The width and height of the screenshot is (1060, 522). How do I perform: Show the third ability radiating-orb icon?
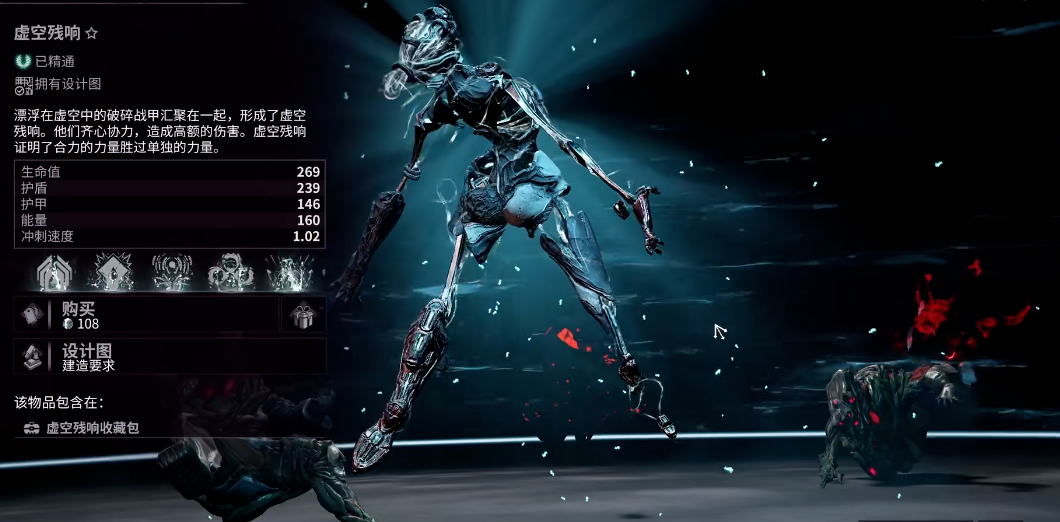point(171,271)
